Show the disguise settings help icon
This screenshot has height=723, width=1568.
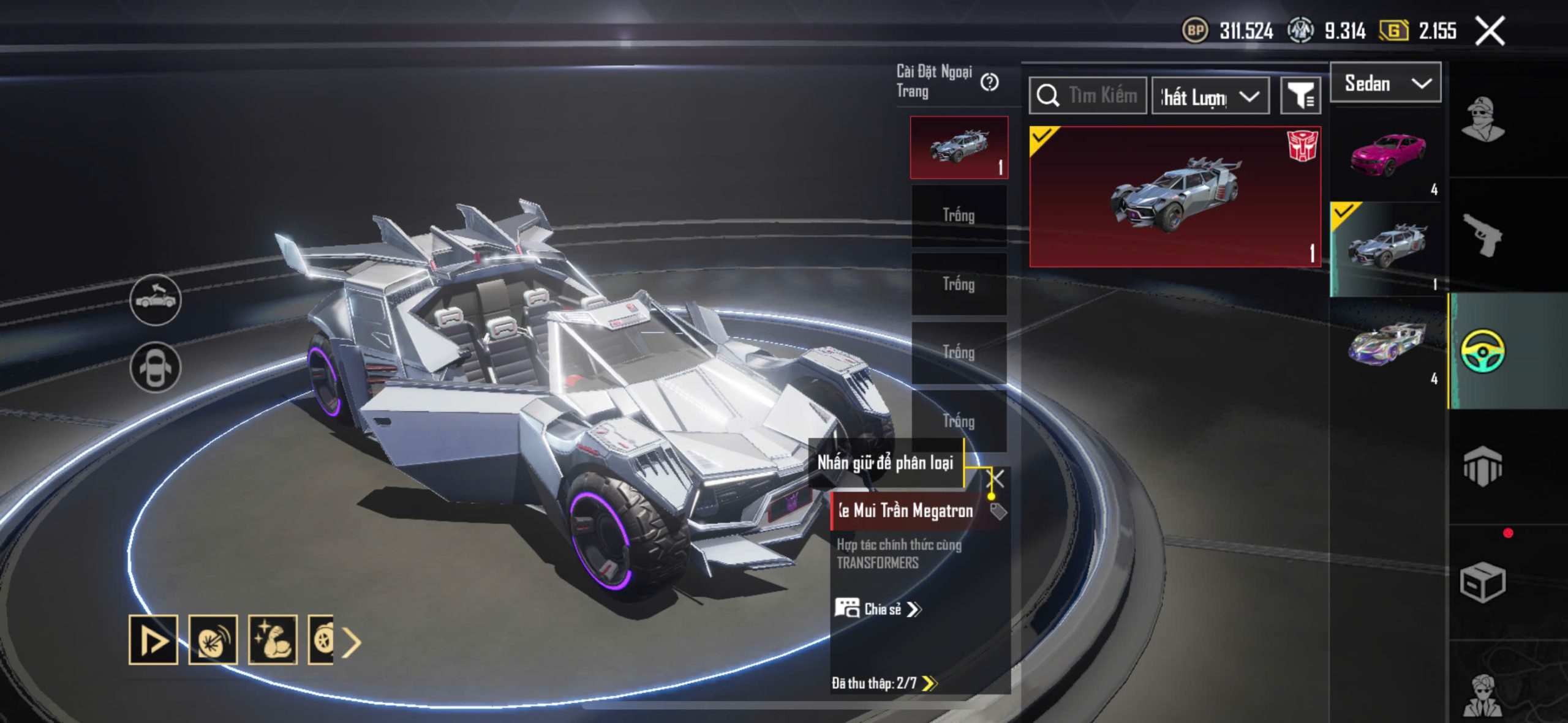[989, 82]
